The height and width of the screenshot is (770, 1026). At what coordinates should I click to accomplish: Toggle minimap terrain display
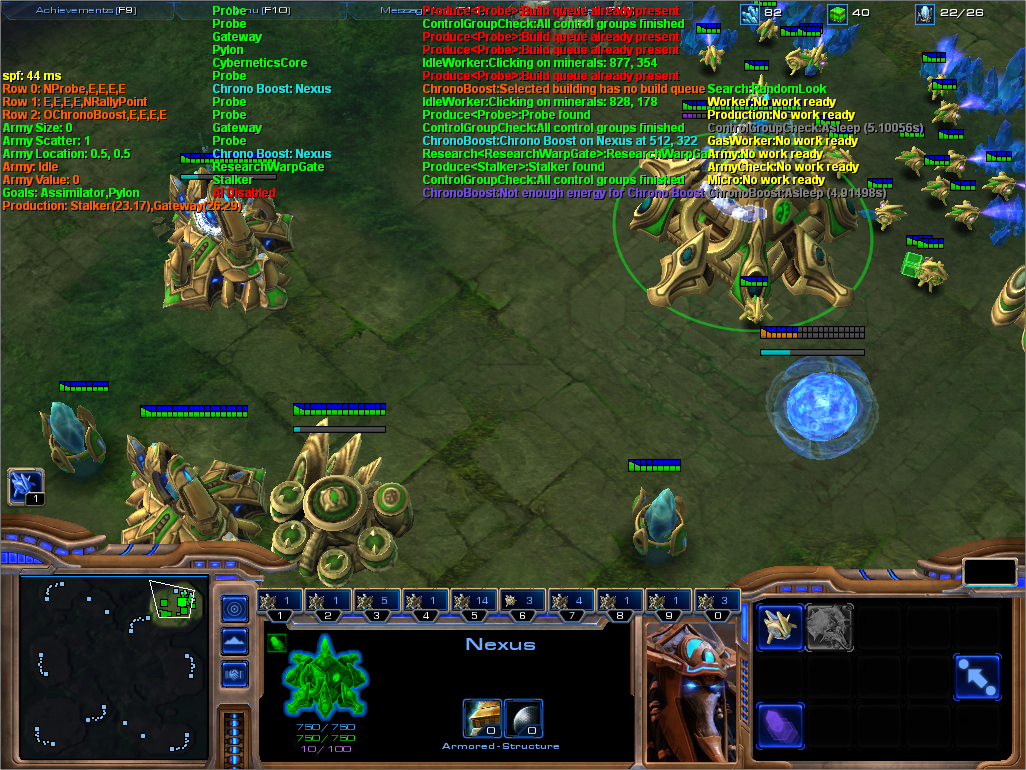(x=234, y=641)
